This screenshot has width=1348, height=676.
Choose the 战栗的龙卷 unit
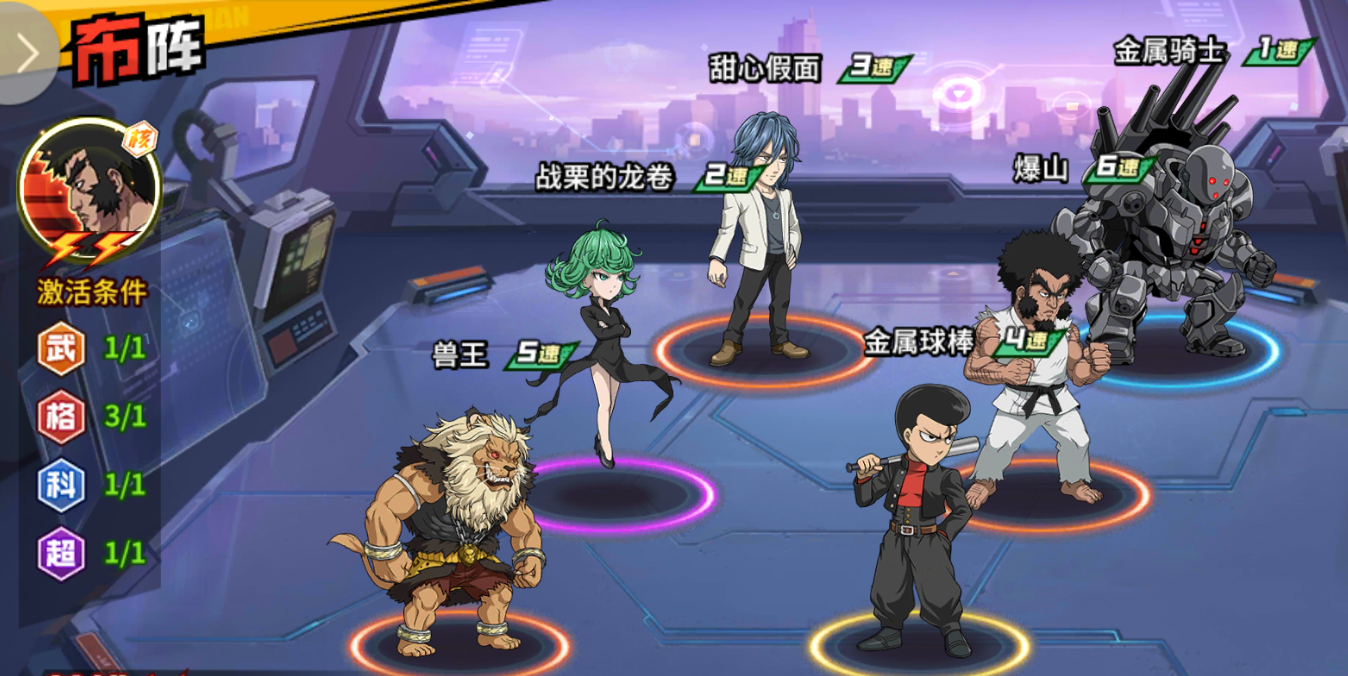tap(598, 340)
